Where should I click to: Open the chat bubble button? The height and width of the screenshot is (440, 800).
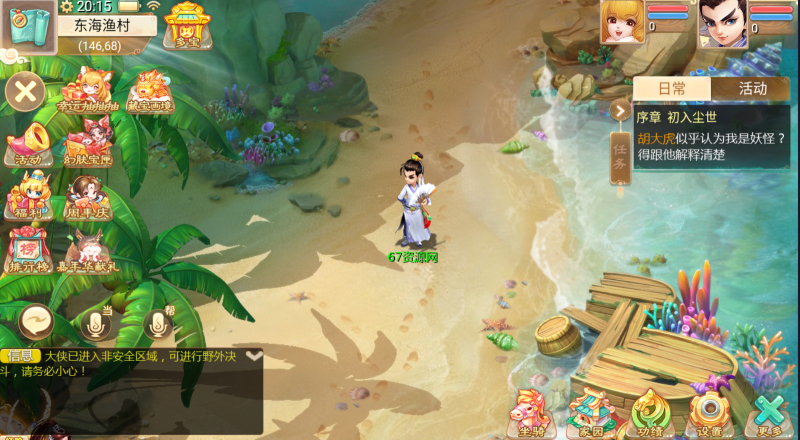pyautogui.click(x=37, y=322)
